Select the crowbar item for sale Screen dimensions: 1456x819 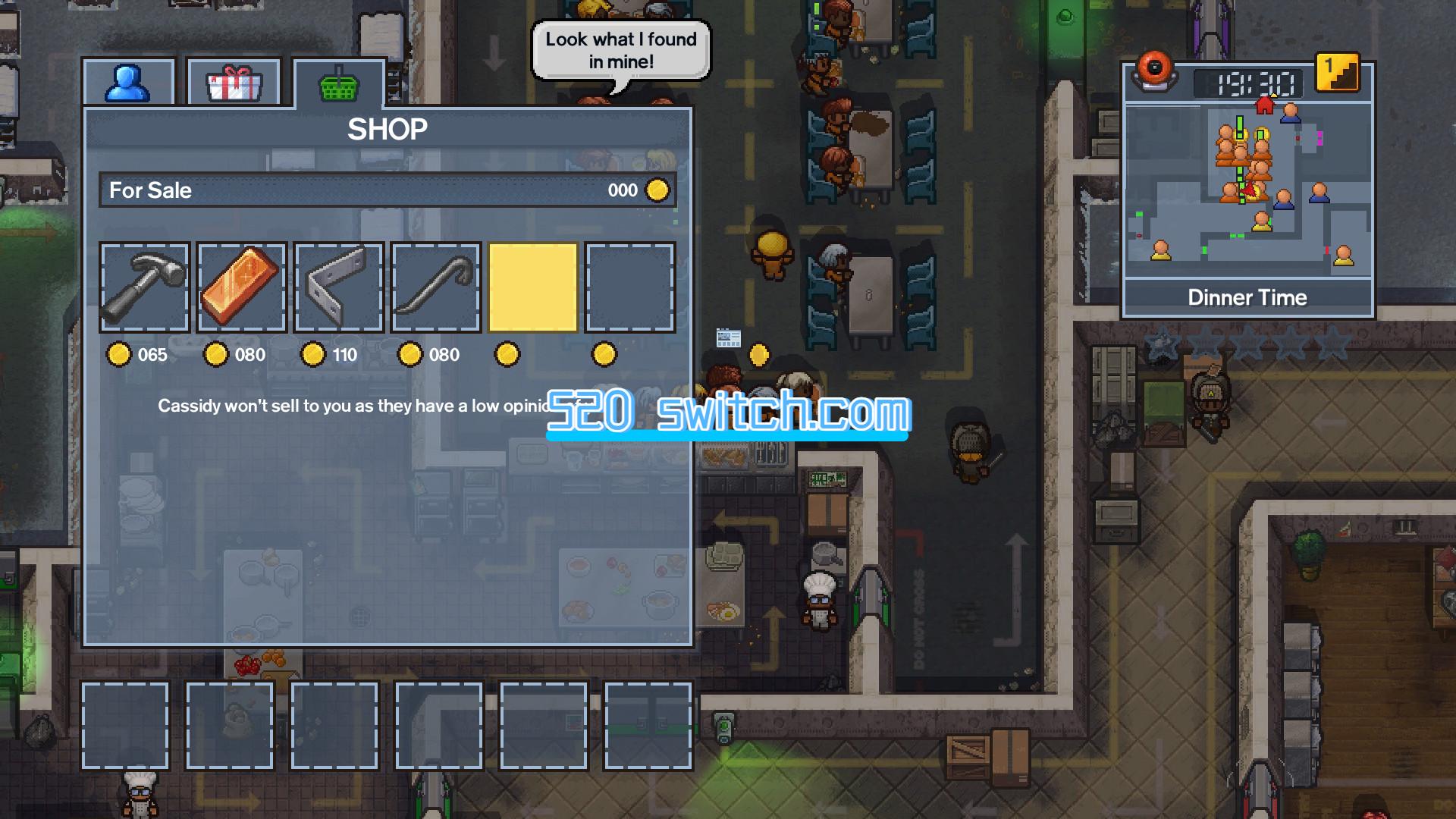[x=435, y=287]
